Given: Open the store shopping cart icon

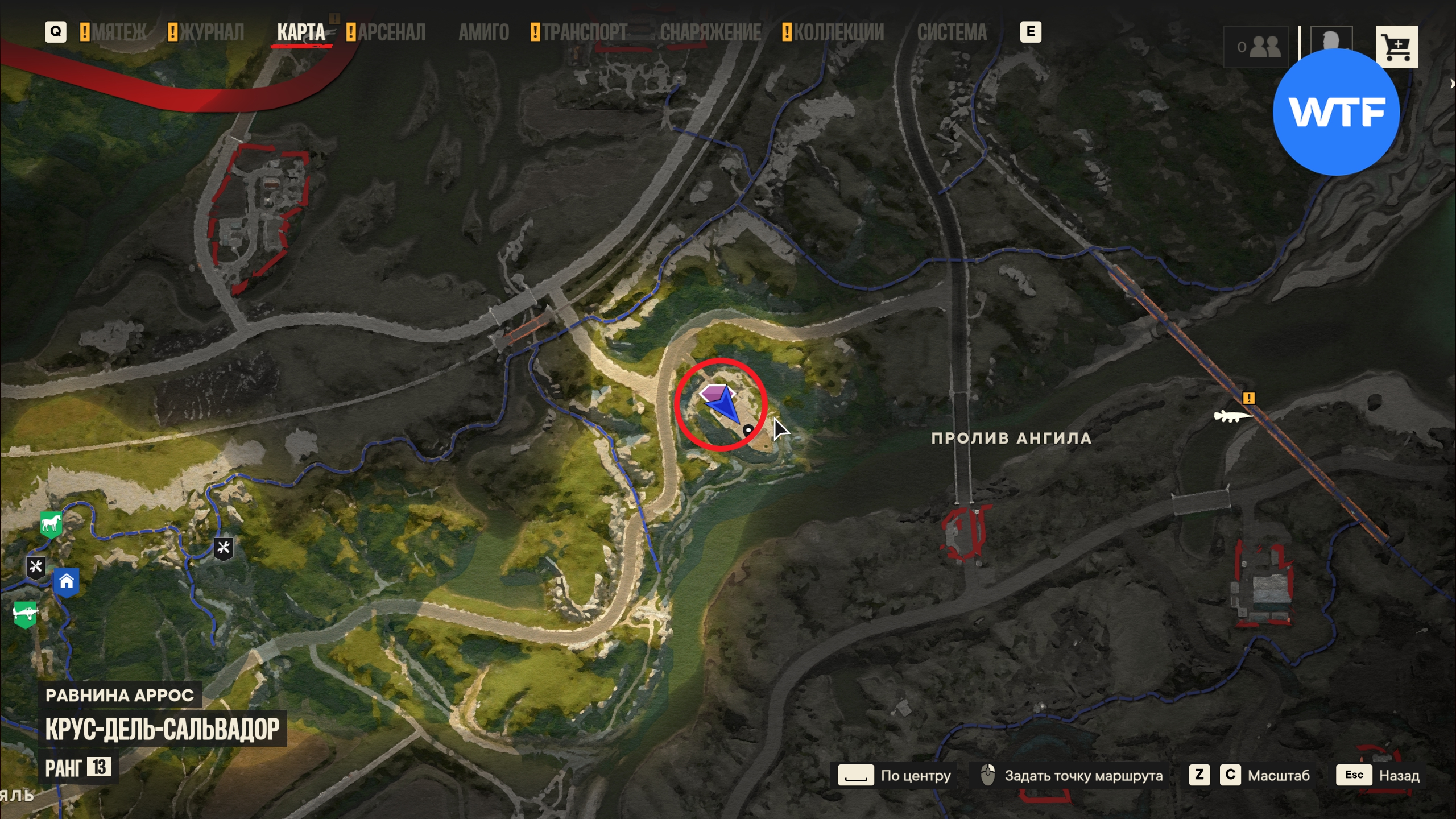Looking at the screenshot, I should (1396, 47).
